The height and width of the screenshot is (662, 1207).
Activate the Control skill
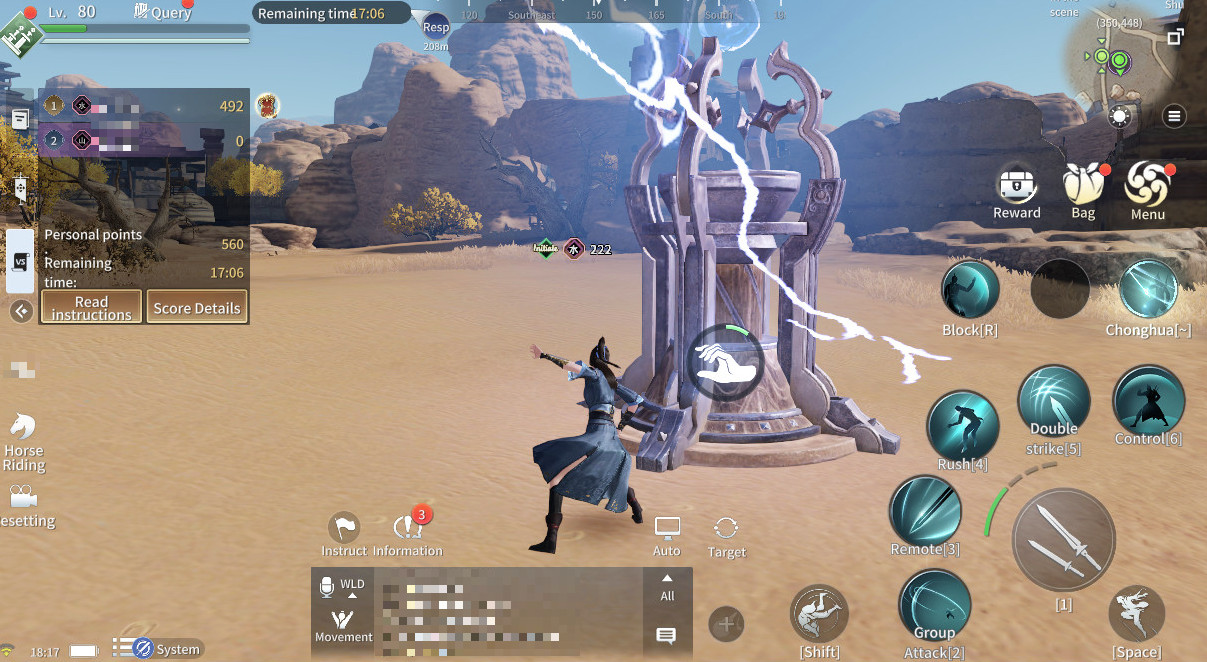tap(1148, 401)
